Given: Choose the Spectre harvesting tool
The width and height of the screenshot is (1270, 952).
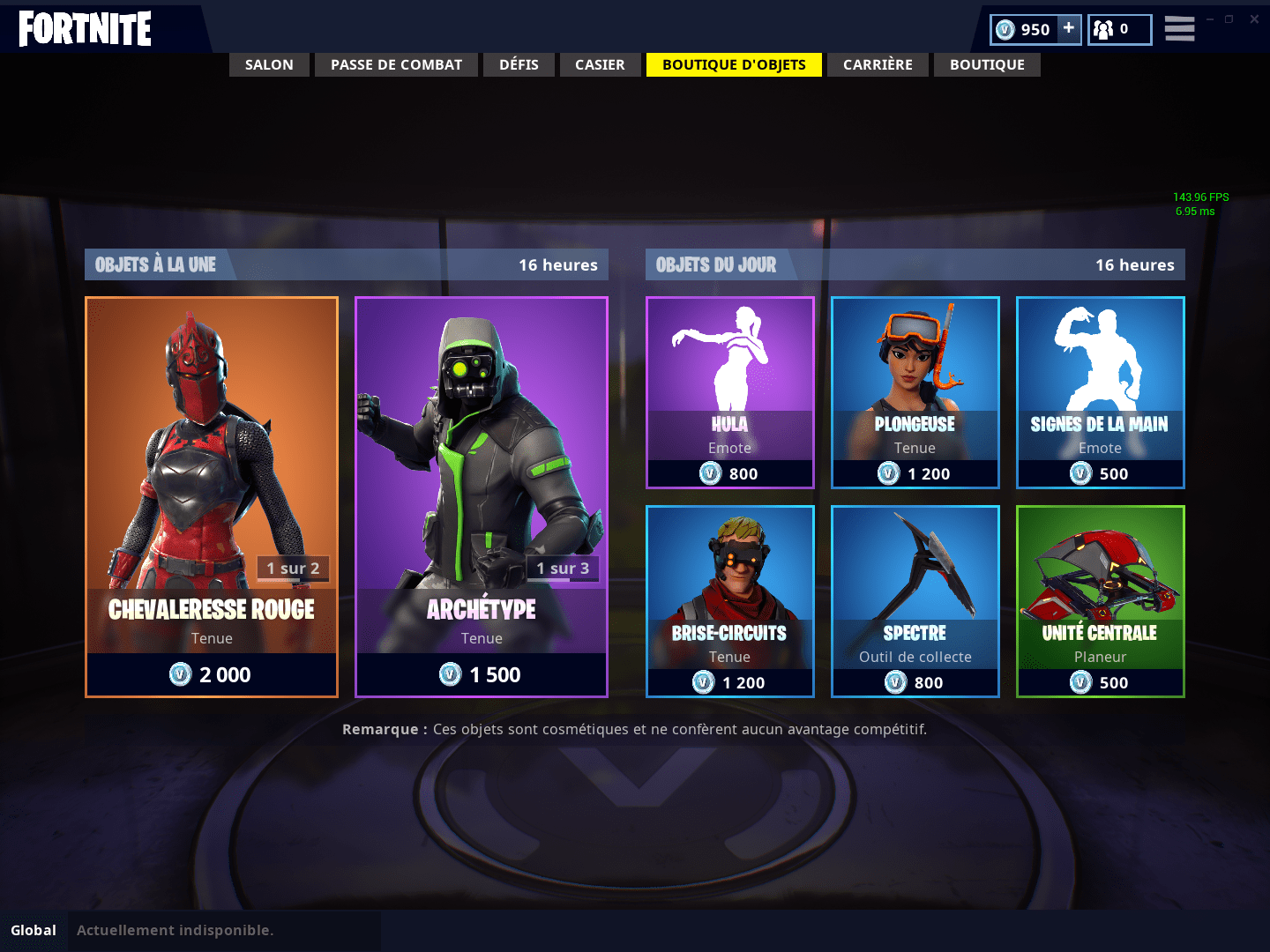Looking at the screenshot, I should tap(915, 601).
